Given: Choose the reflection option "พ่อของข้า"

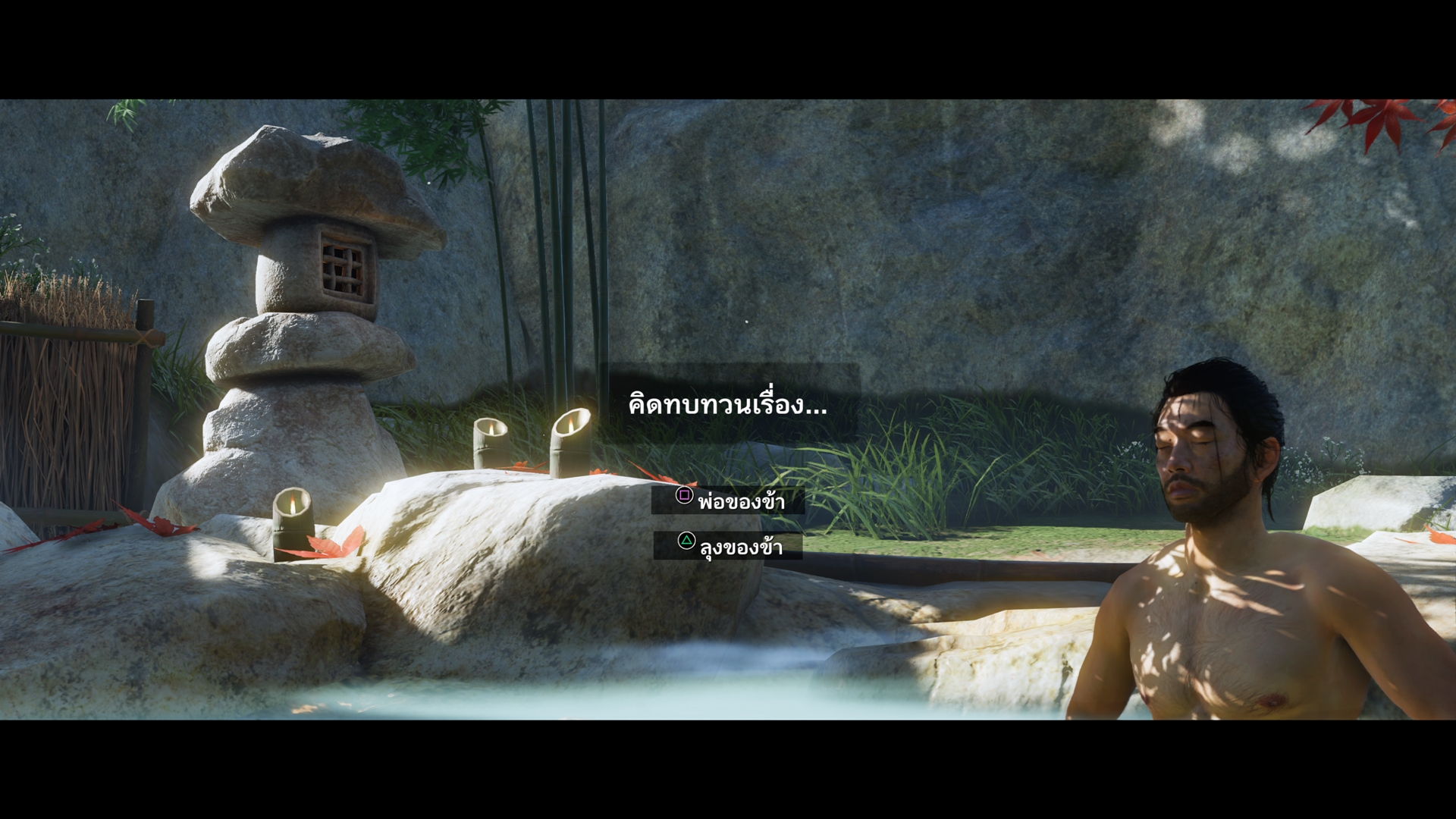Looking at the screenshot, I should [729, 500].
